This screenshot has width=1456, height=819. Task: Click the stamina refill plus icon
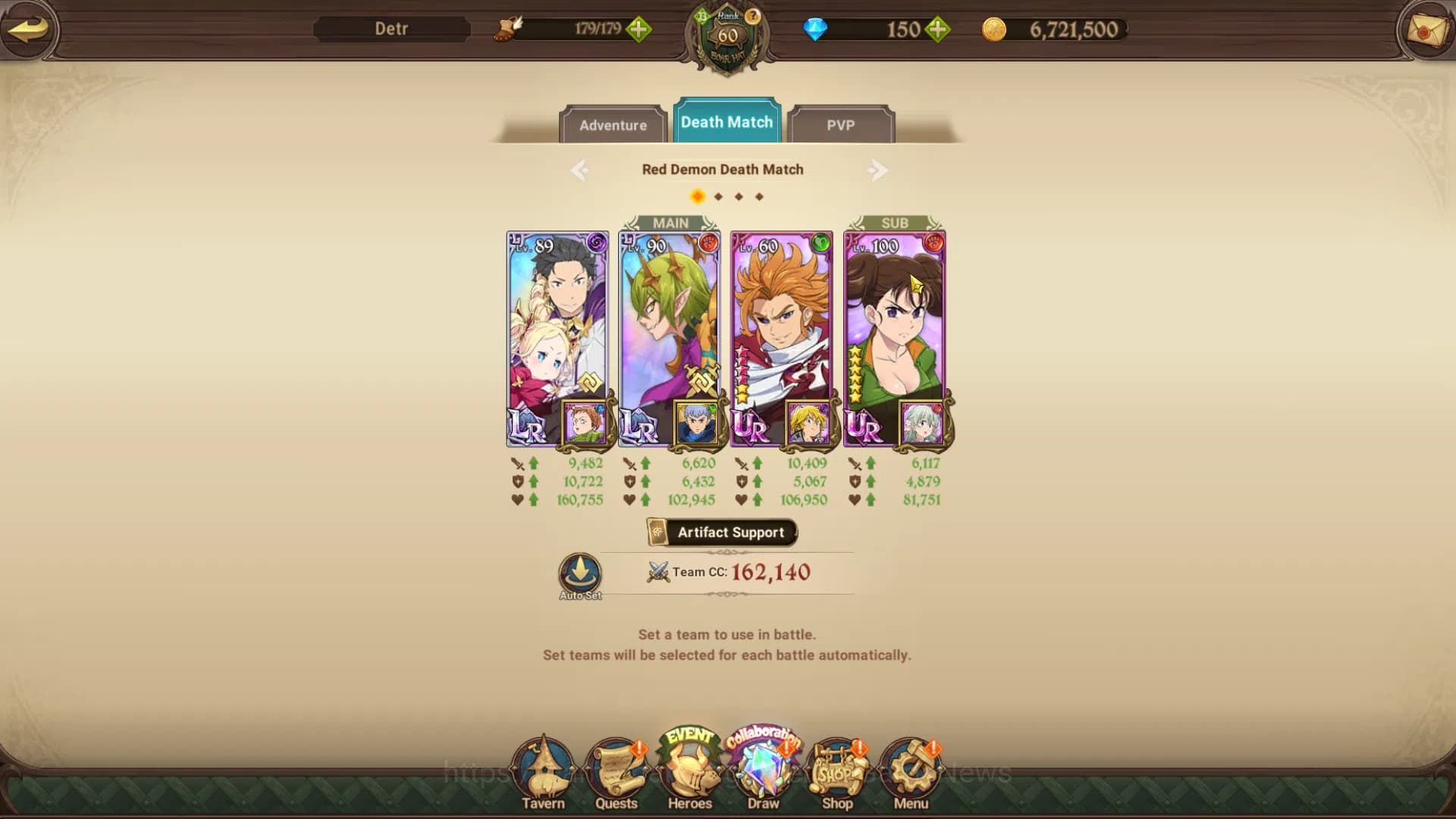[641, 30]
